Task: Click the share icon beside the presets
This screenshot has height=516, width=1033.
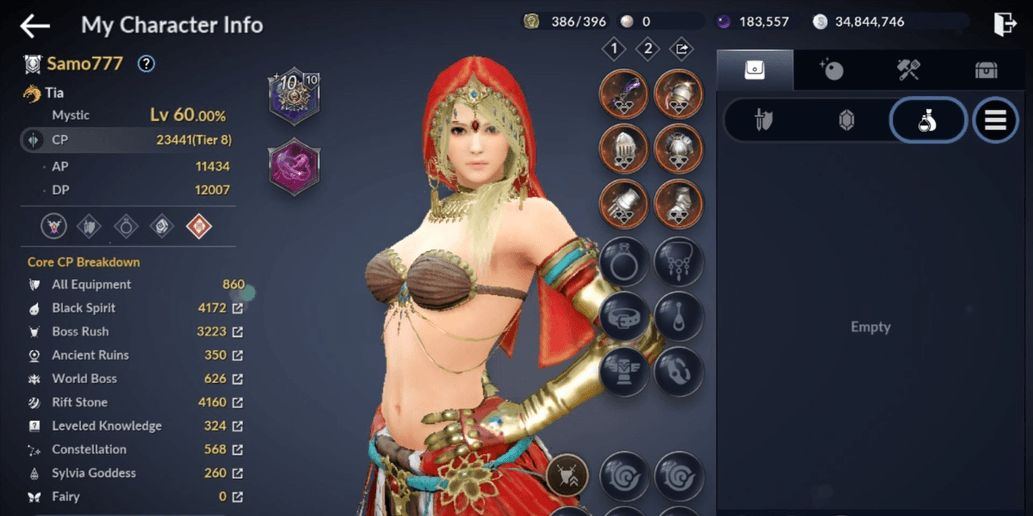Action: tap(681, 48)
